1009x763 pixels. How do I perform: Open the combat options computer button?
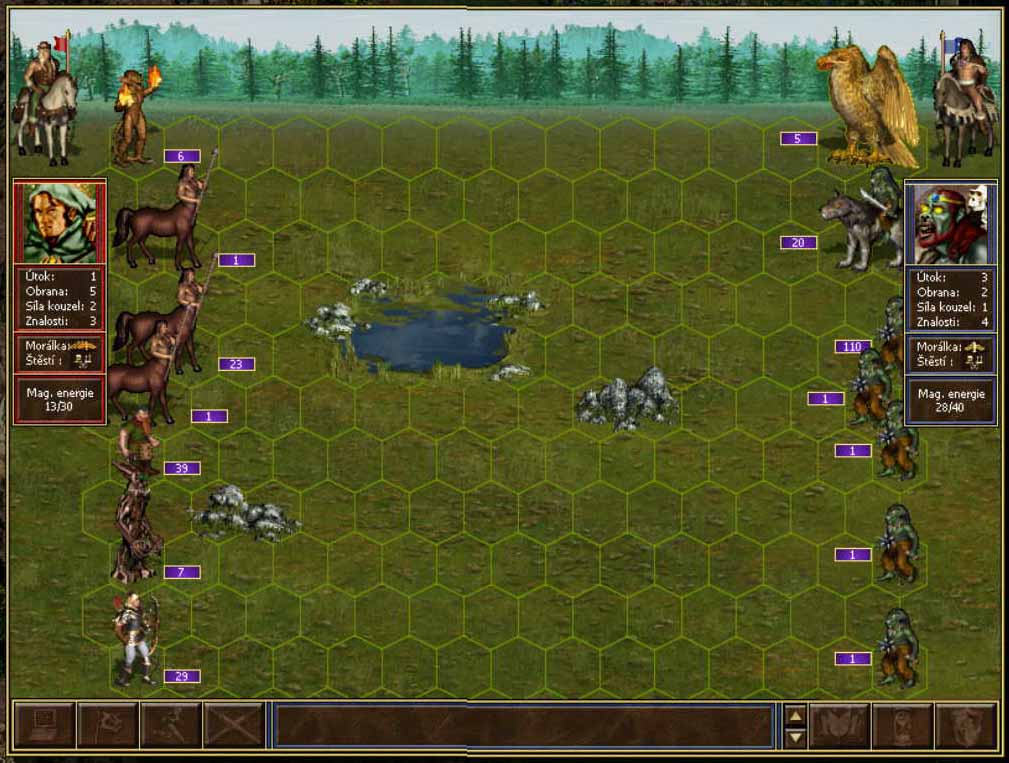(x=44, y=725)
